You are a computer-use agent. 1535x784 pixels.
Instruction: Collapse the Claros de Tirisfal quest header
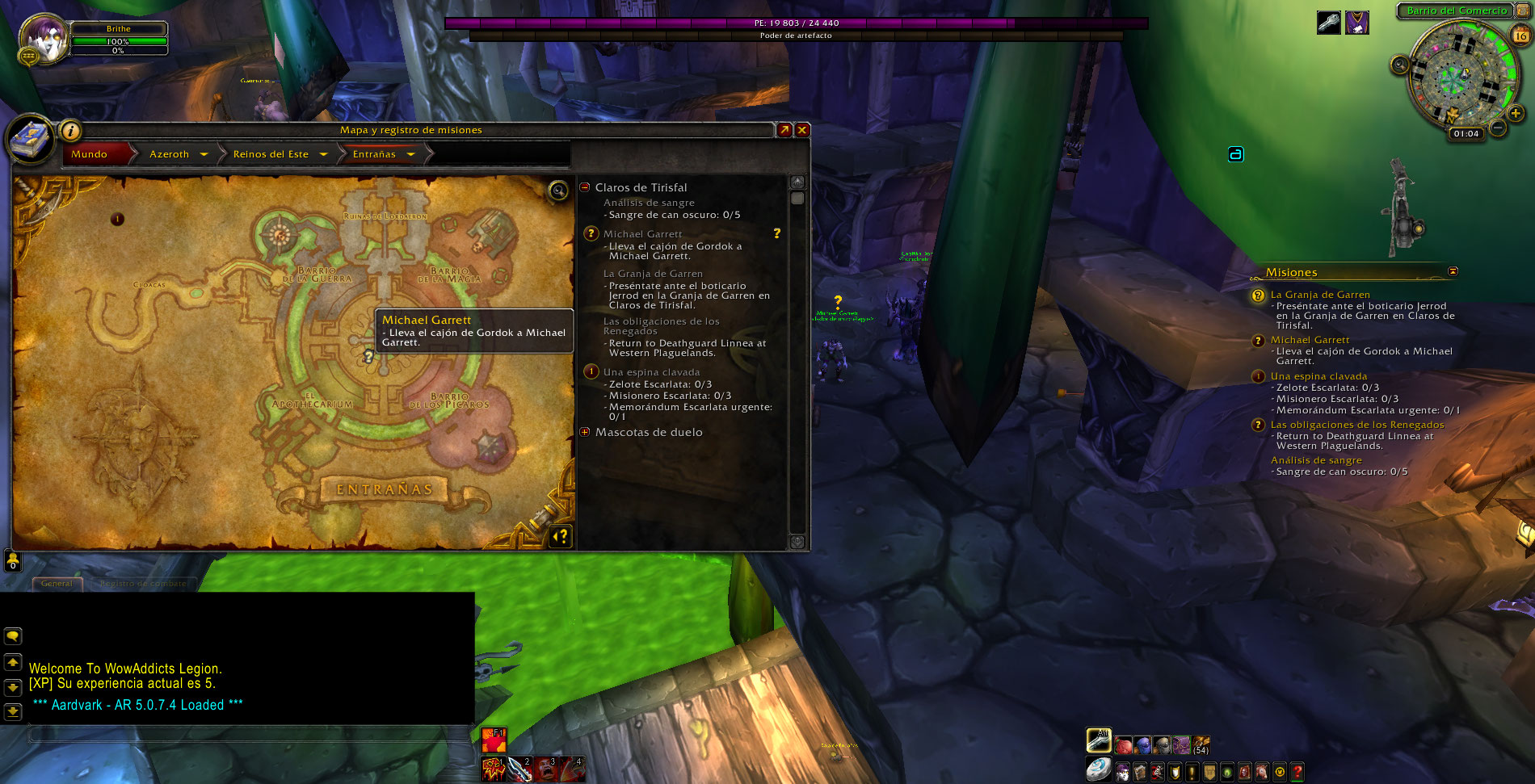coord(585,187)
